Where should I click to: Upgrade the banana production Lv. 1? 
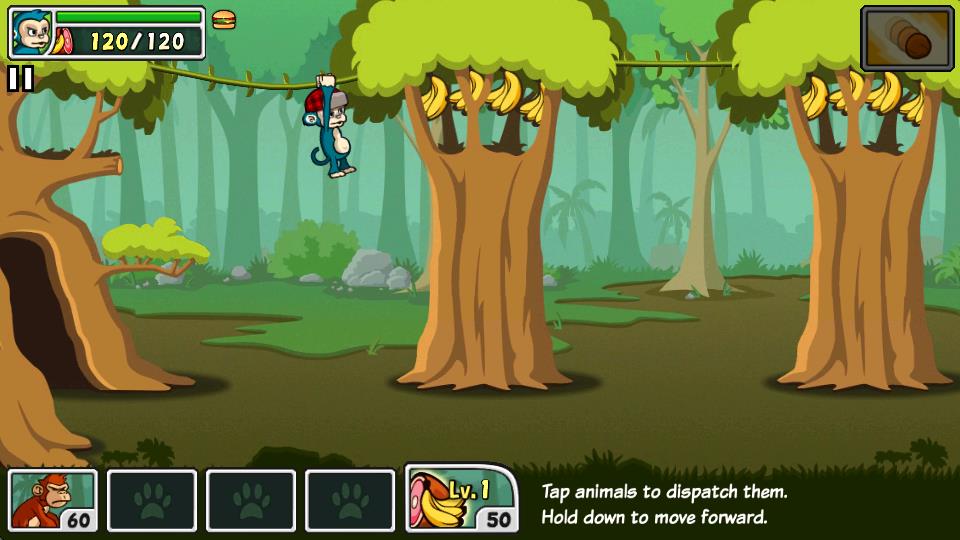click(x=461, y=498)
